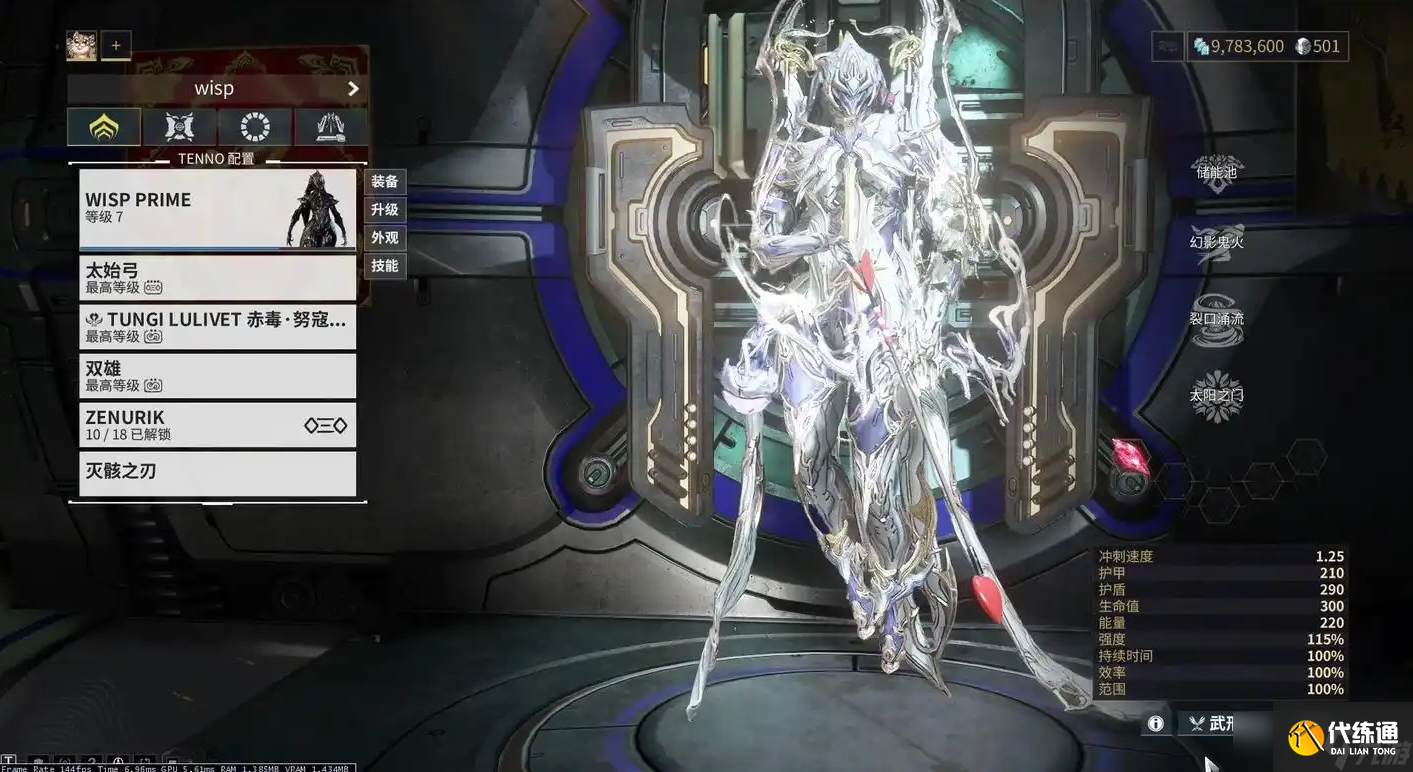Switch to the ring-shaped loadout tab

[255, 127]
